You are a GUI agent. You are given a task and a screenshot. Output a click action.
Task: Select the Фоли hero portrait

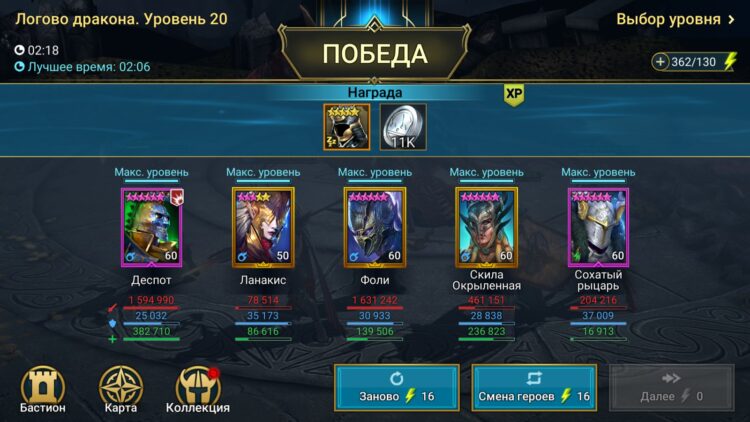pos(375,227)
